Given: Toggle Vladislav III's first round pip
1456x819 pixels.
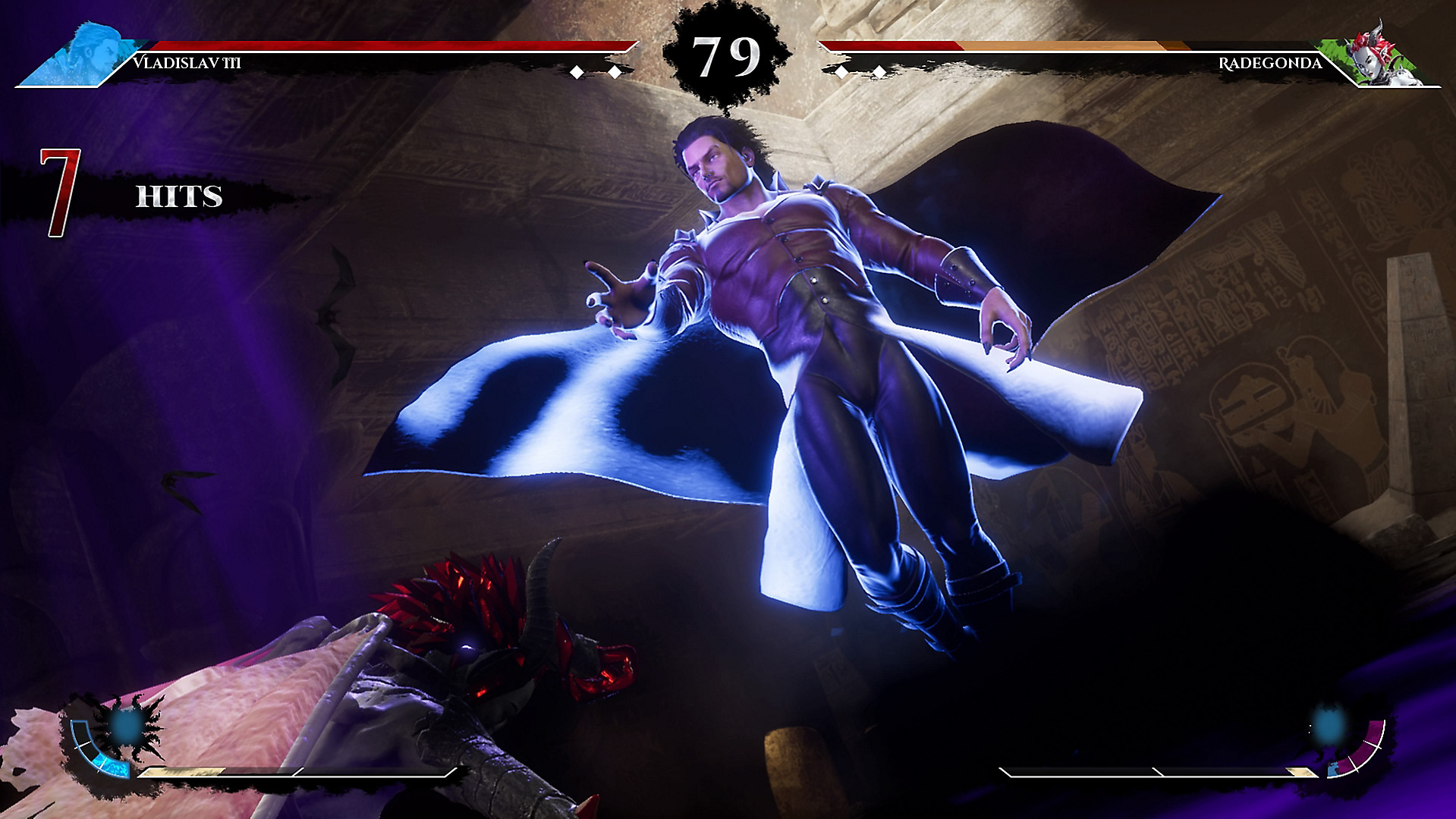Looking at the screenshot, I should click(x=578, y=72).
